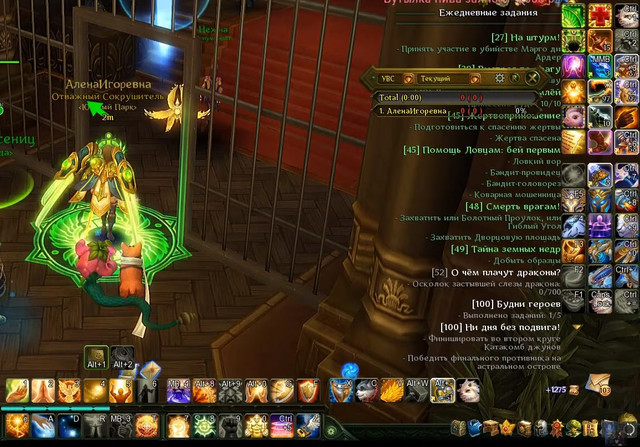Activate the green leaf ability icon
Image resolution: width=640 pixels, height=447 pixels.
[x=573, y=15]
